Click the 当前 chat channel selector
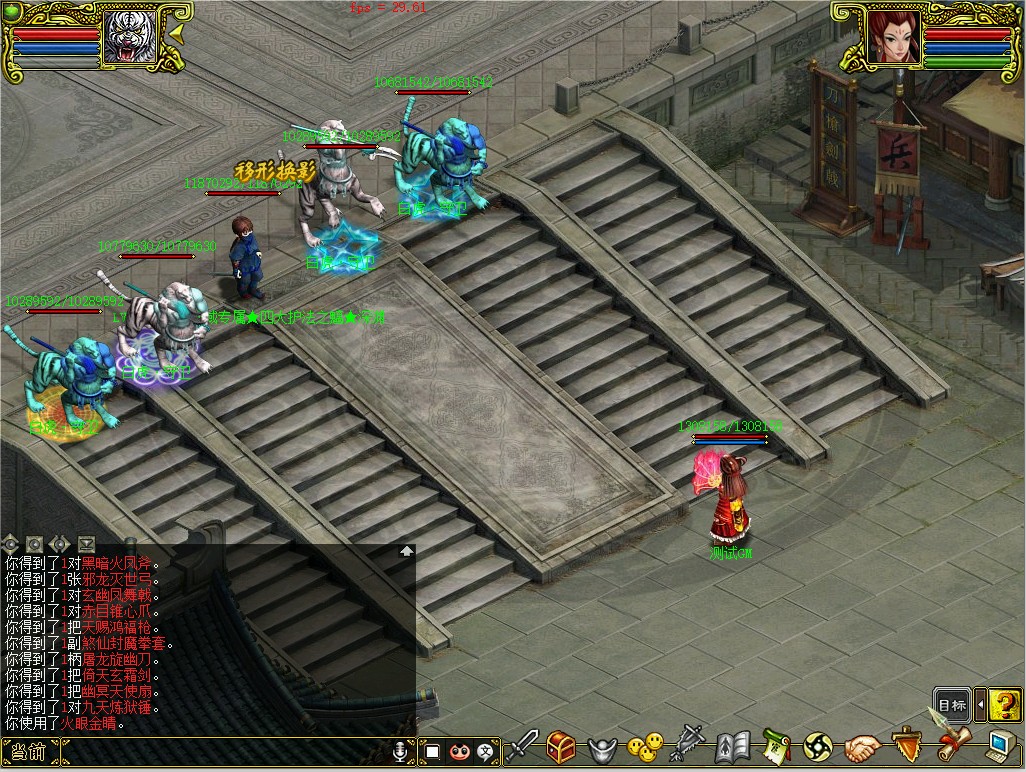This screenshot has width=1026, height=772. (30, 752)
